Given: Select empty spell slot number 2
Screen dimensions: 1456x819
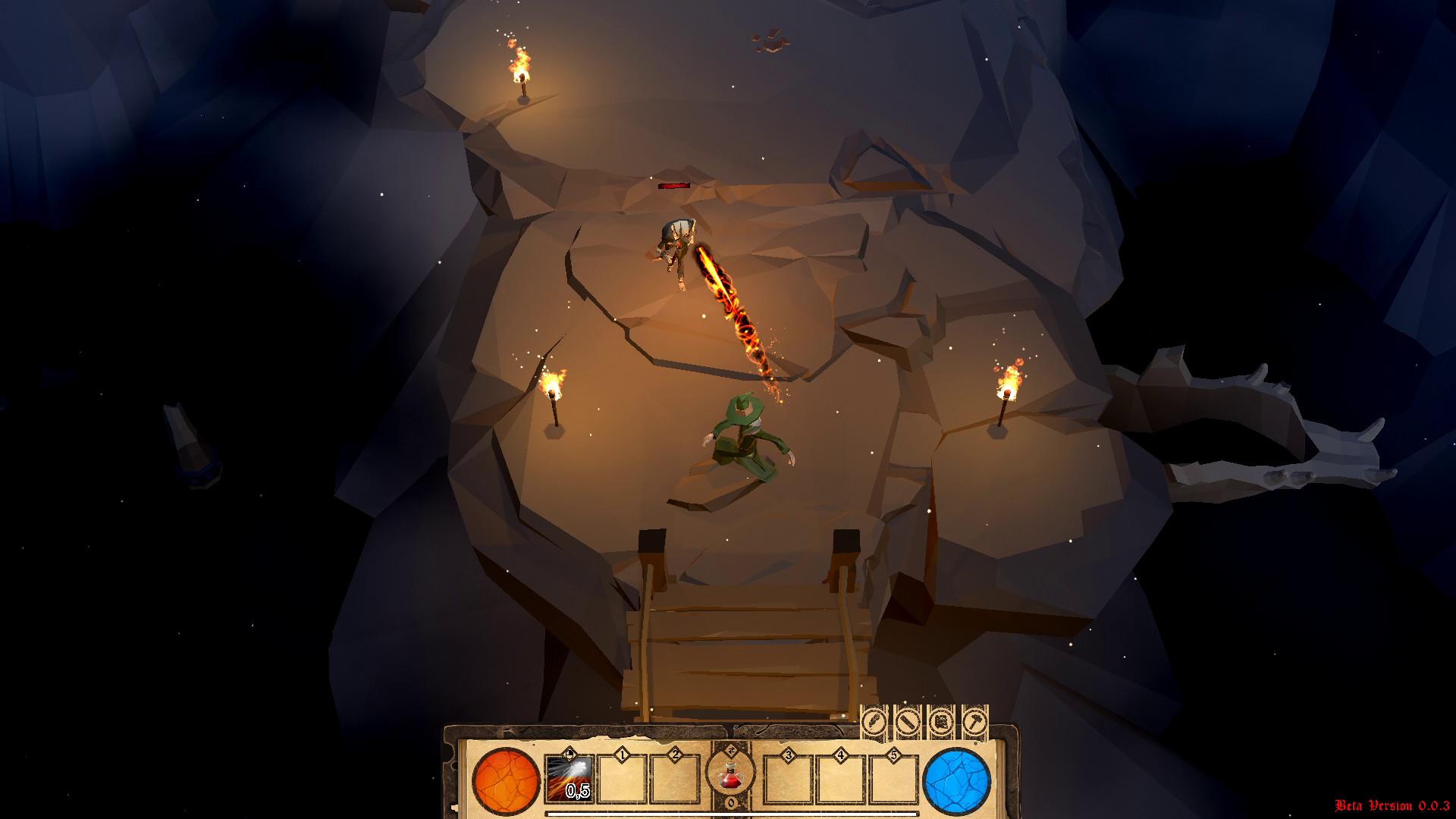Looking at the screenshot, I should [675, 779].
